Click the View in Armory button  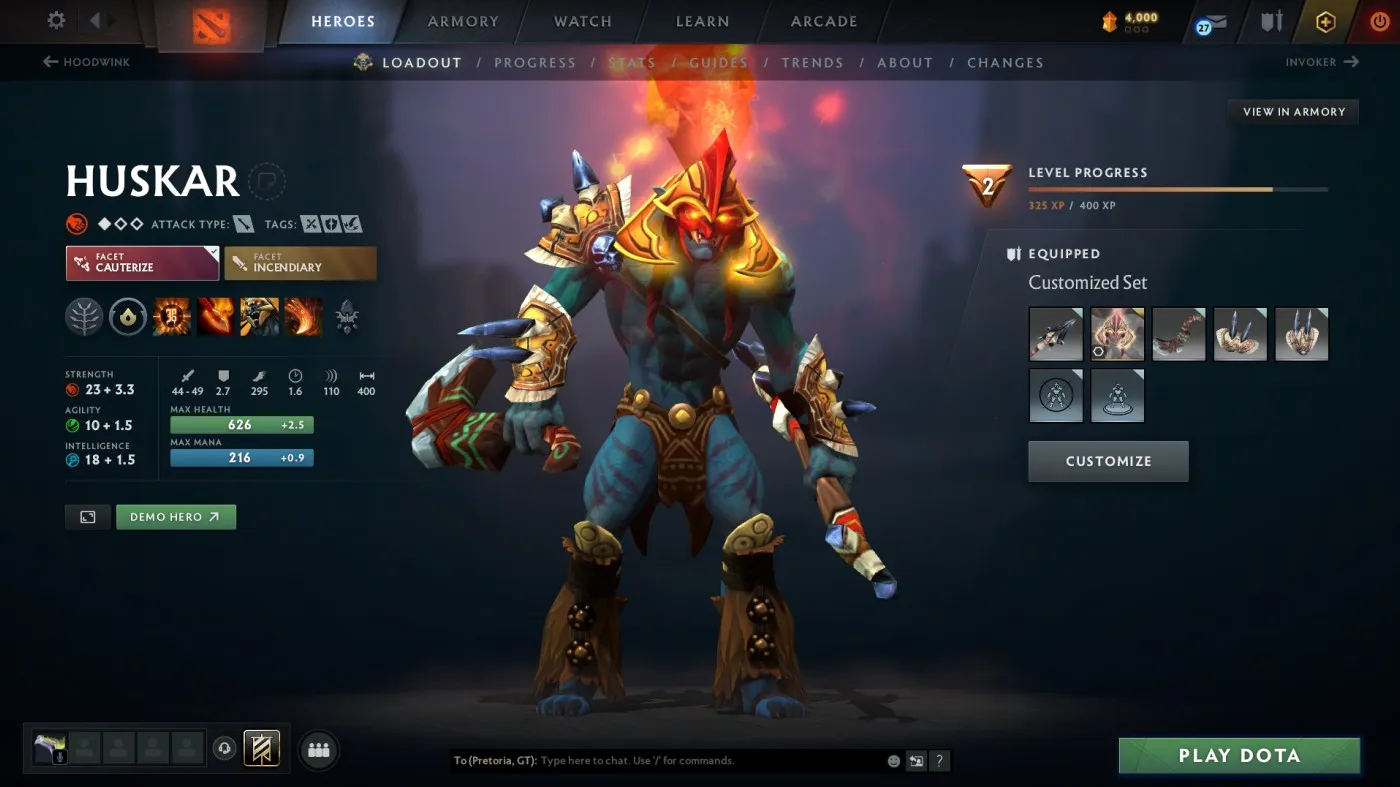click(1292, 111)
